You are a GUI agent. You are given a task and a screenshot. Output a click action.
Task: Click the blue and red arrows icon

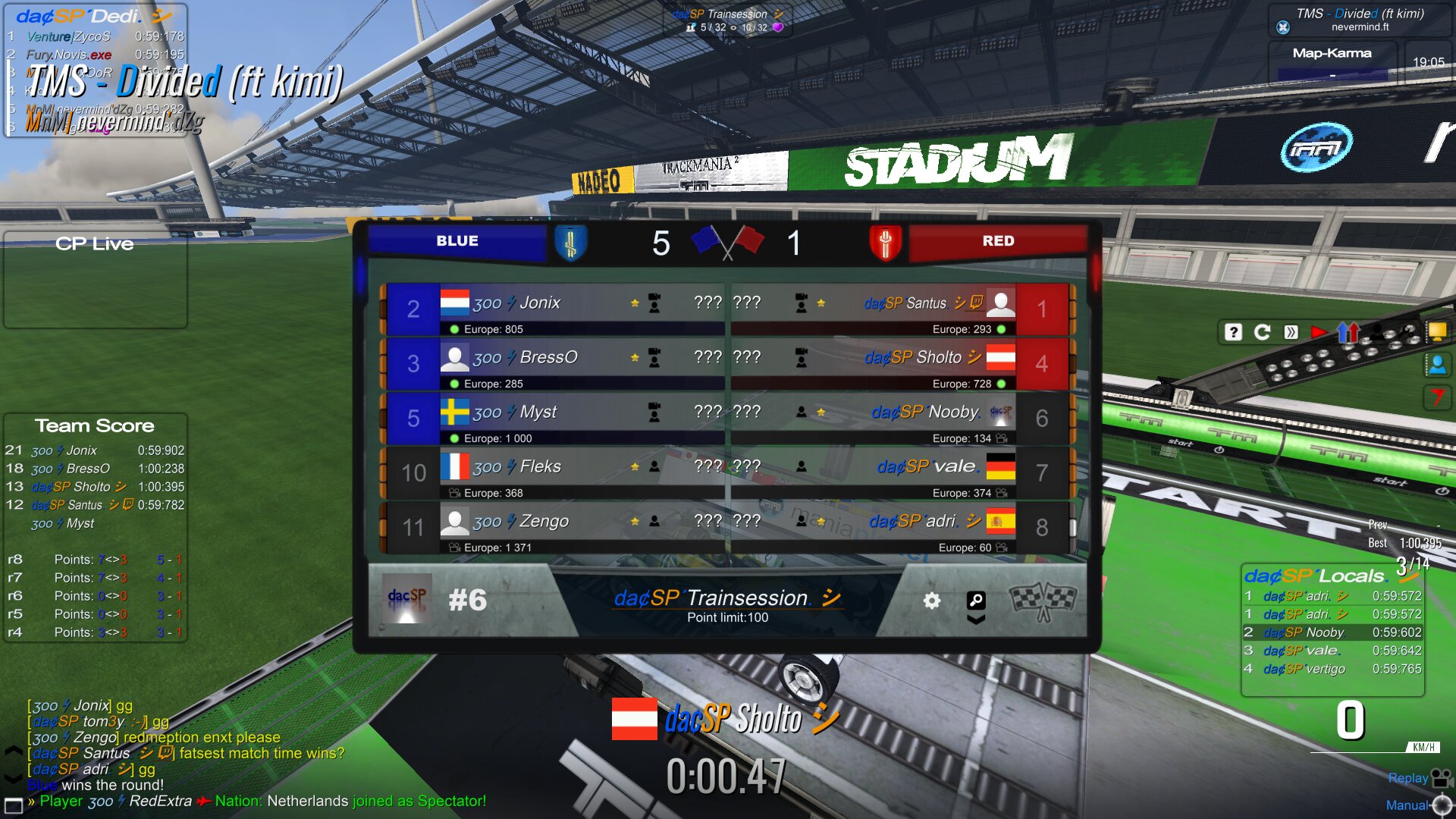[x=1348, y=332]
